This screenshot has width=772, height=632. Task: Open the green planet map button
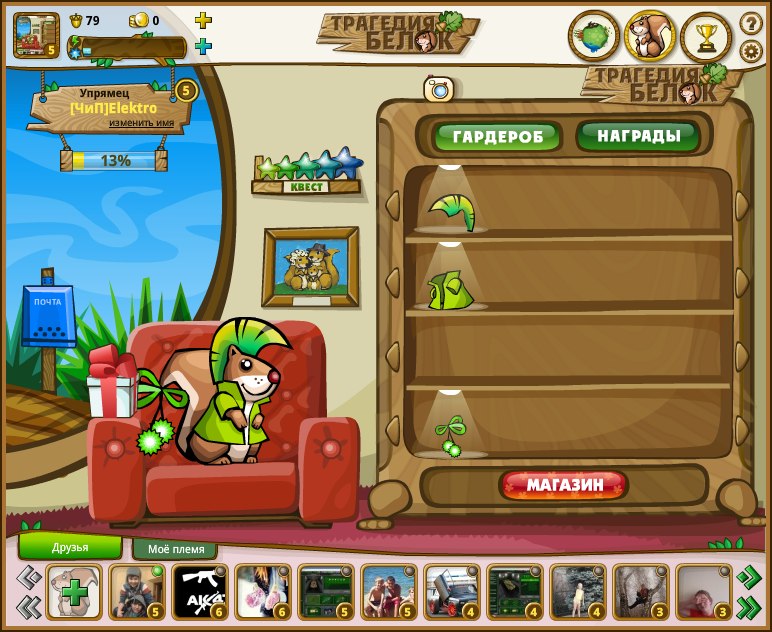pos(594,37)
